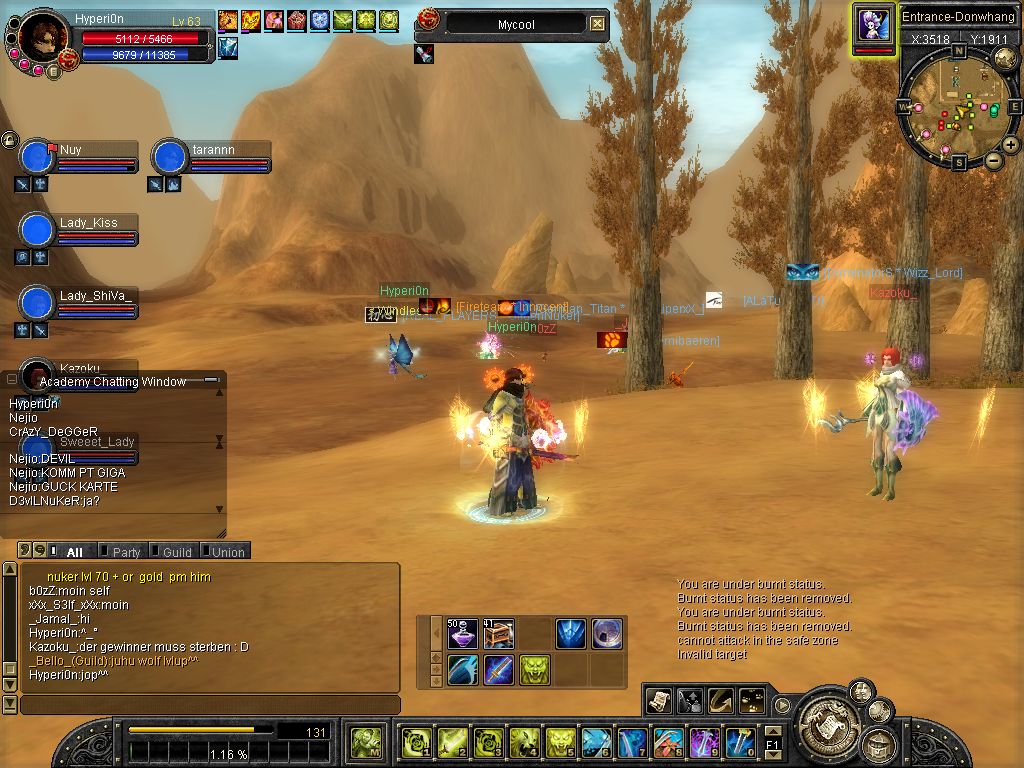Select party member tarannn
Screen dimensions: 1024x768
click(x=170, y=158)
